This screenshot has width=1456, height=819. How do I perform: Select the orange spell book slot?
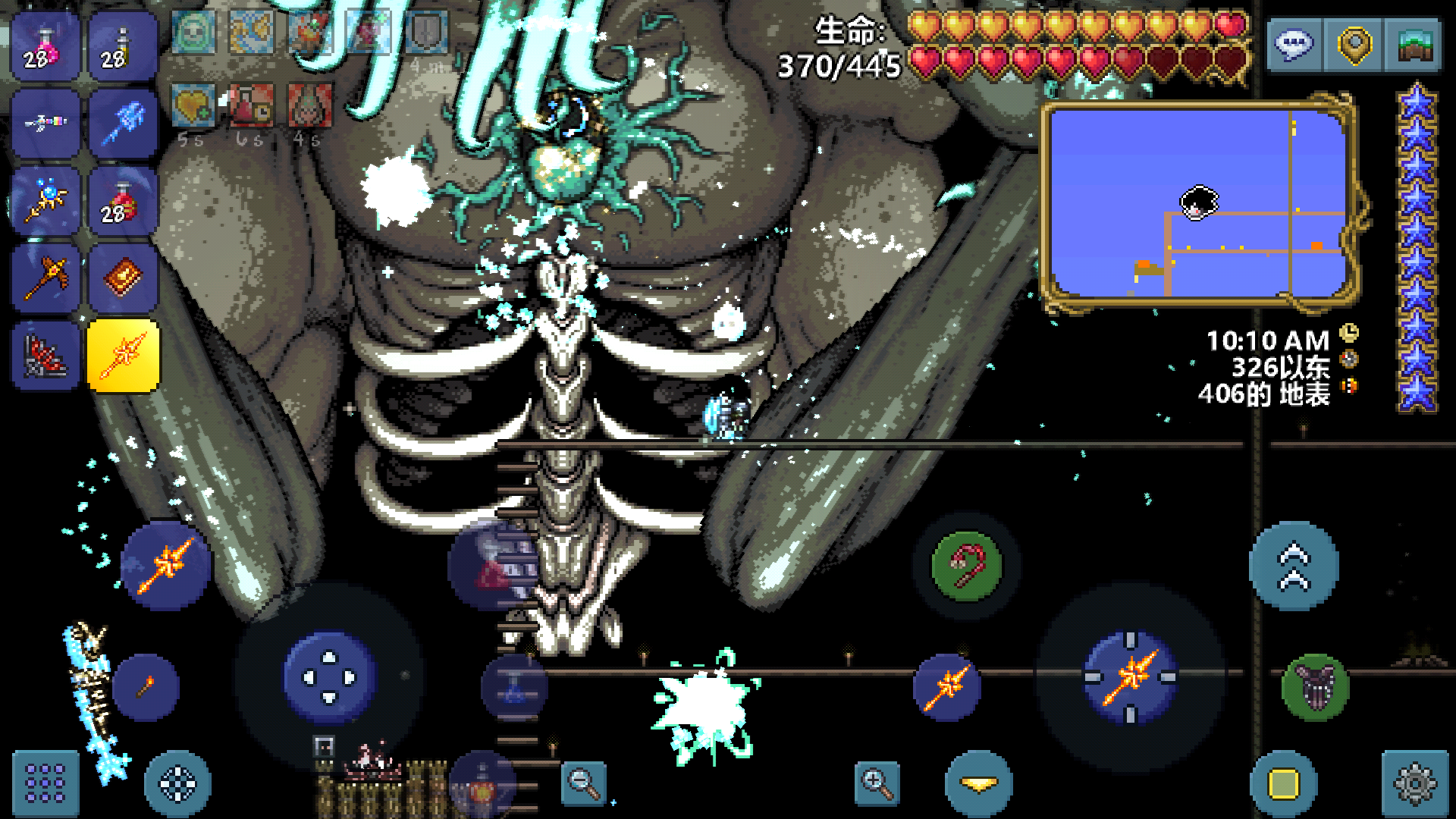pos(123,278)
